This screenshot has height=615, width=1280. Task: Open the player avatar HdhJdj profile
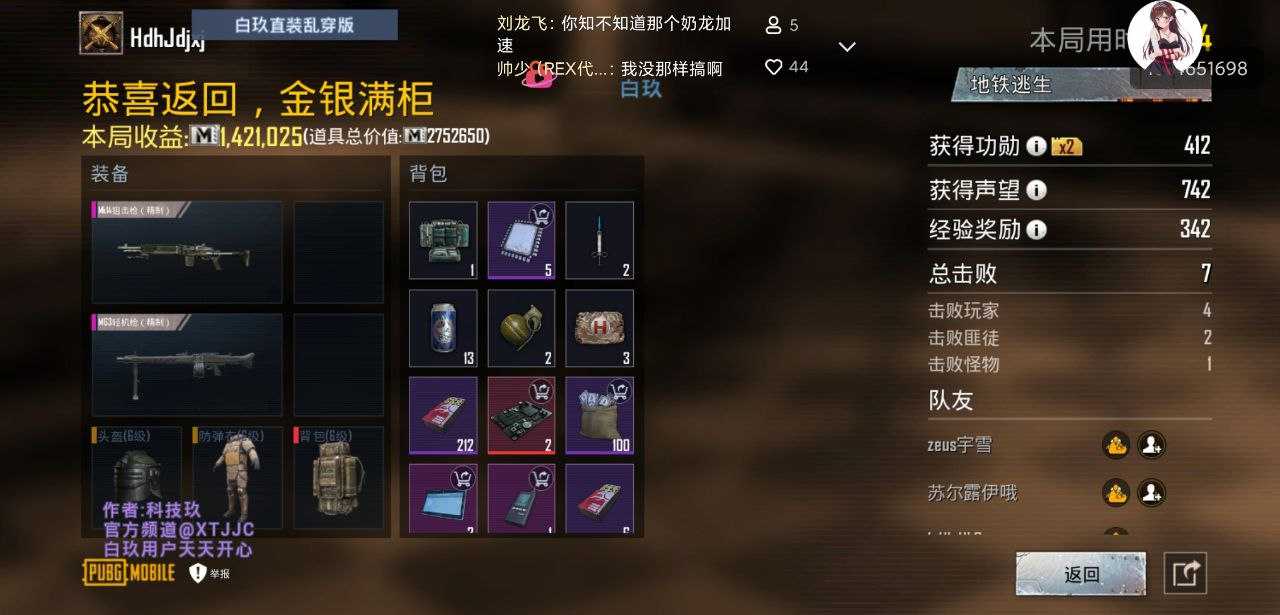(101, 33)
